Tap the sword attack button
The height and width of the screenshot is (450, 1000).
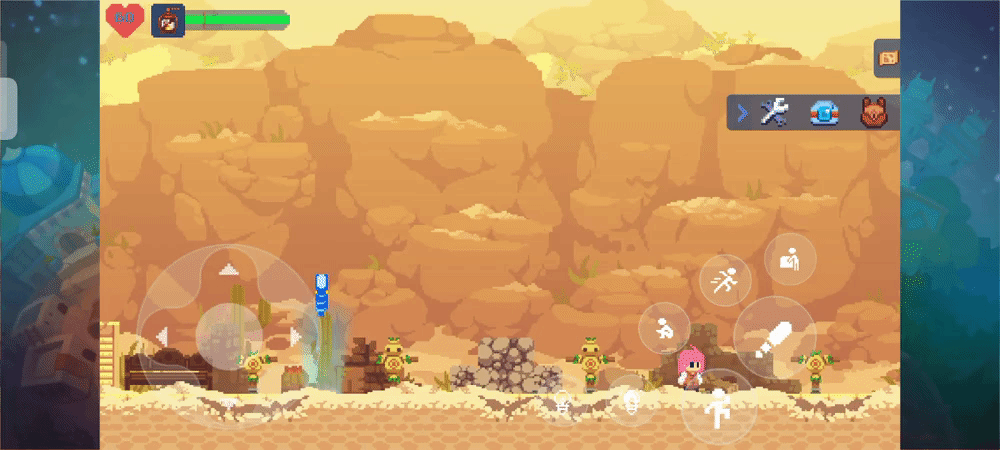point(774,337)
